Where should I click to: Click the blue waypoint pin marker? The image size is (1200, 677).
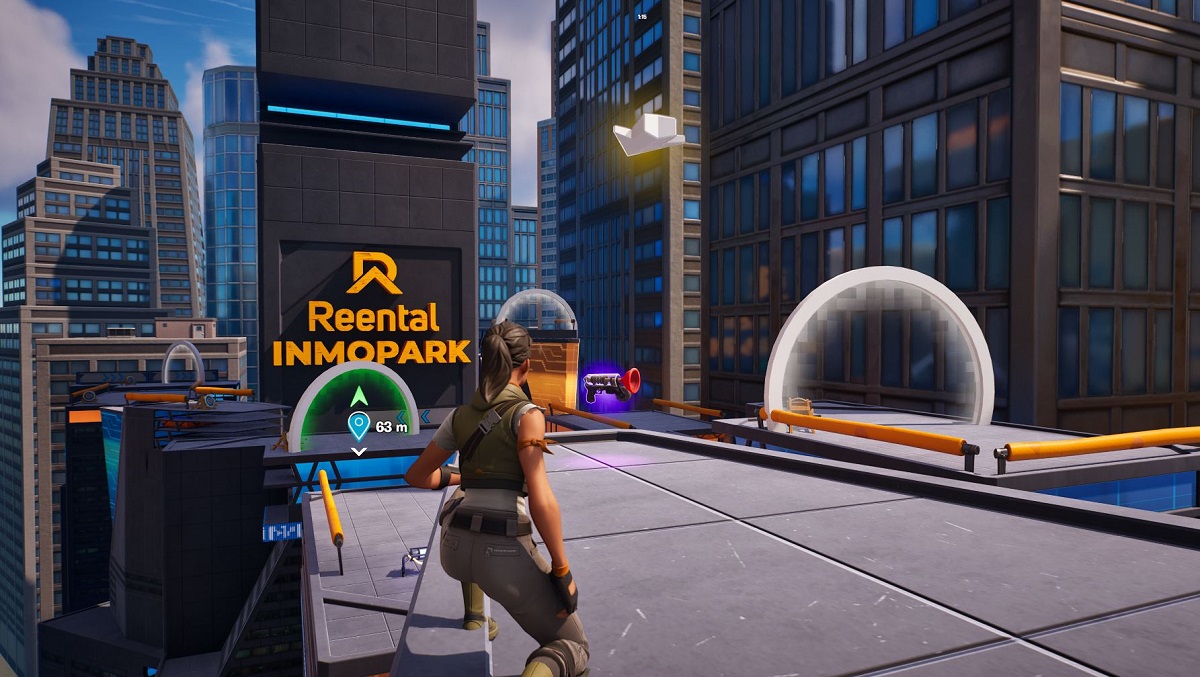coord(358,427)
